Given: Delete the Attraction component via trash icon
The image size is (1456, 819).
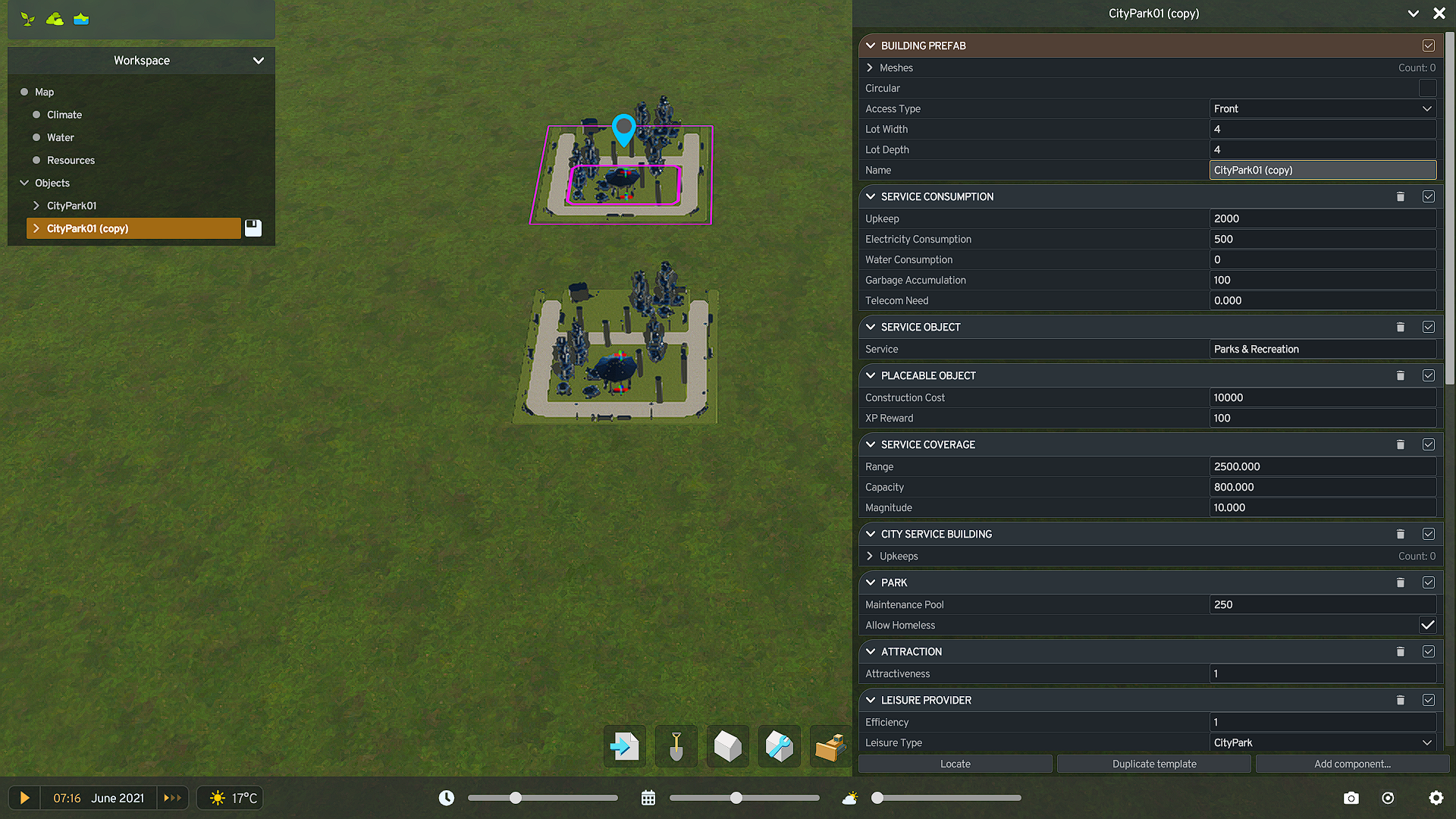Looking at the screenshot, I should [x=1401, y=651].
